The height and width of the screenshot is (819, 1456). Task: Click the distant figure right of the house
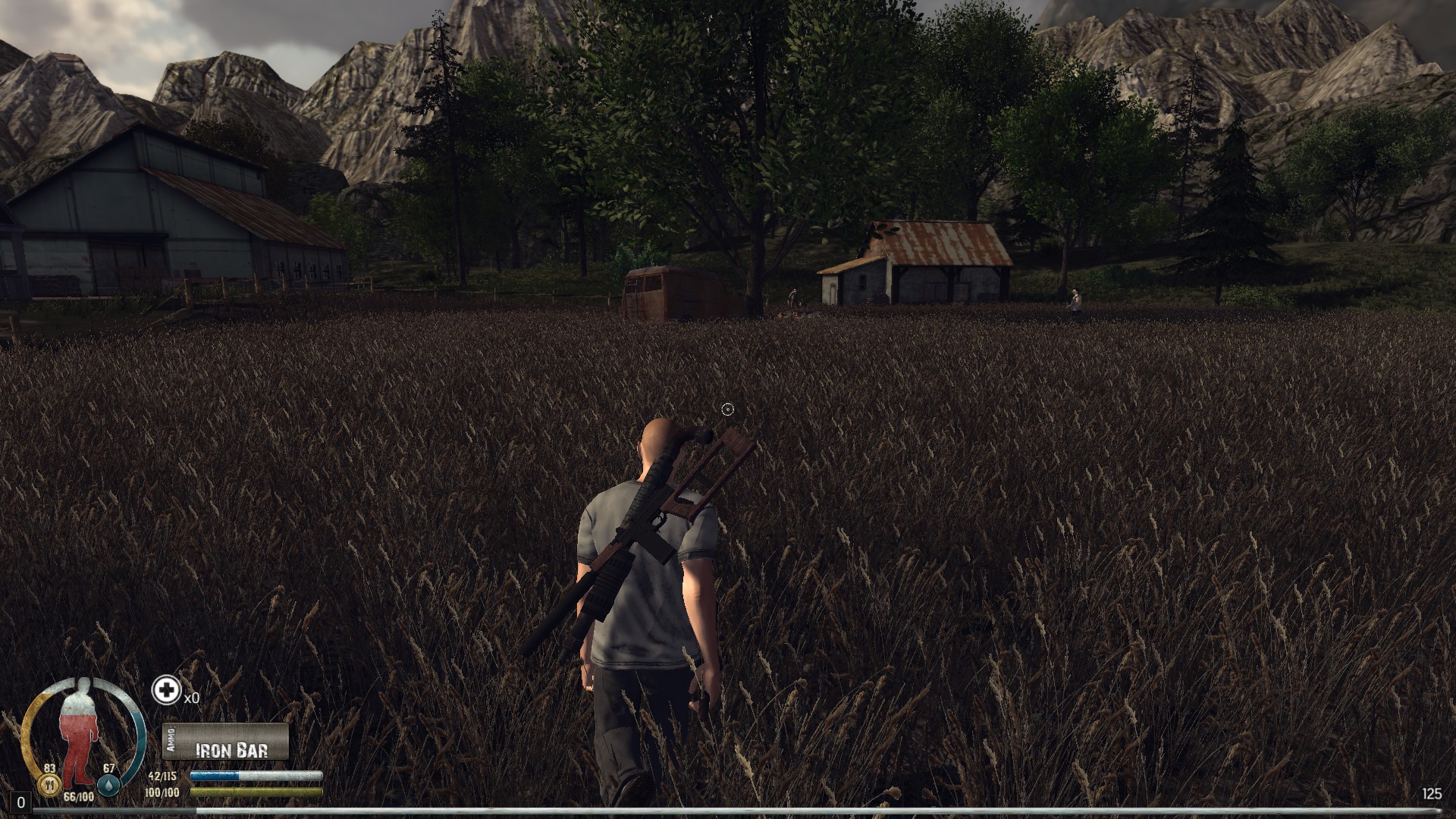tap(1075, 297)
